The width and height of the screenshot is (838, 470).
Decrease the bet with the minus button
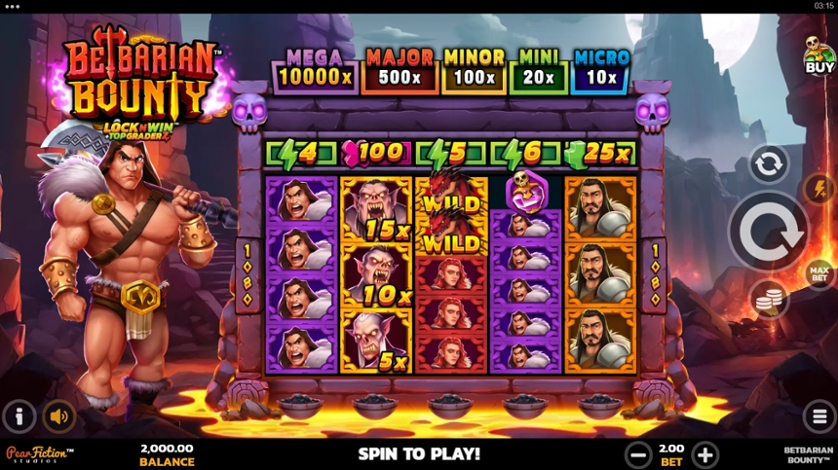coord(637,455)
